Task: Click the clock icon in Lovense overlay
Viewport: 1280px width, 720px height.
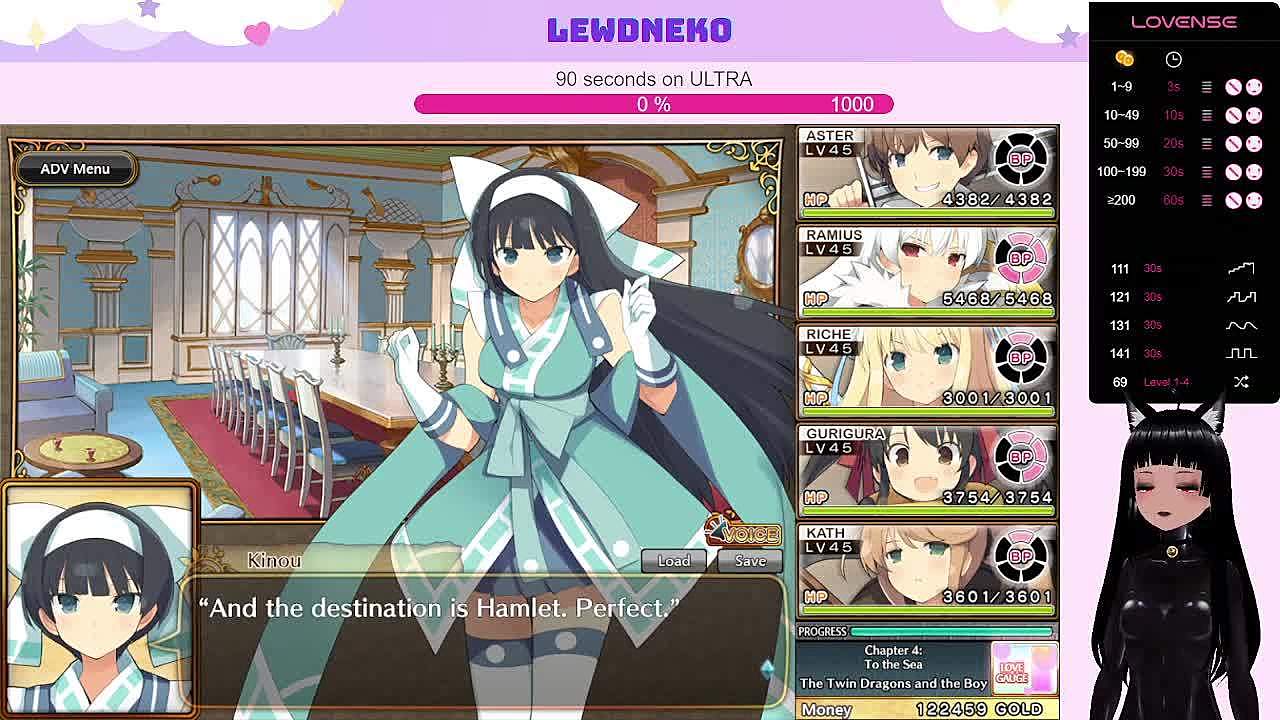Action: click(x=1173, y=60)
